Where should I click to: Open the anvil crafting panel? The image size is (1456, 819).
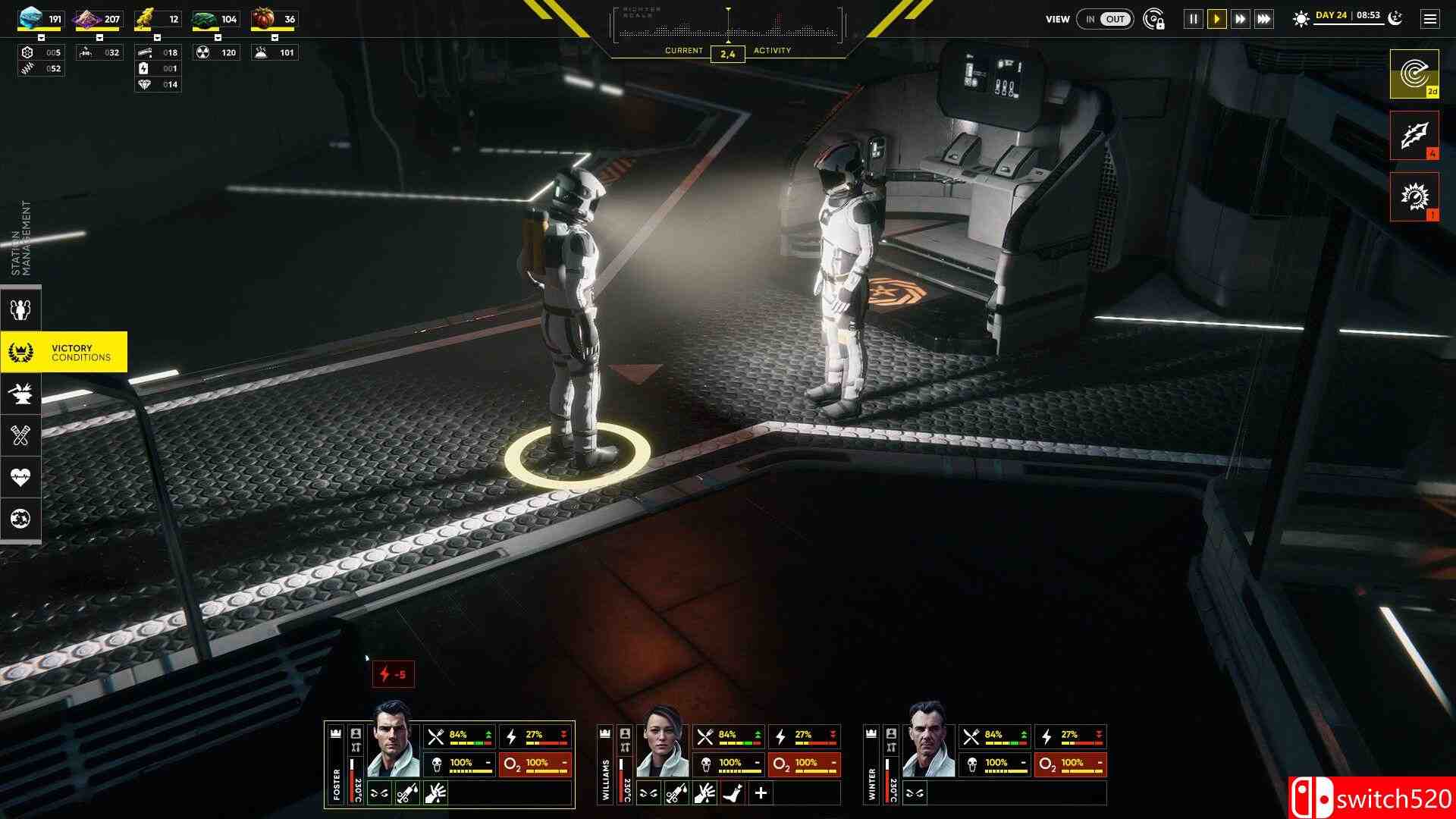(20, 393)
